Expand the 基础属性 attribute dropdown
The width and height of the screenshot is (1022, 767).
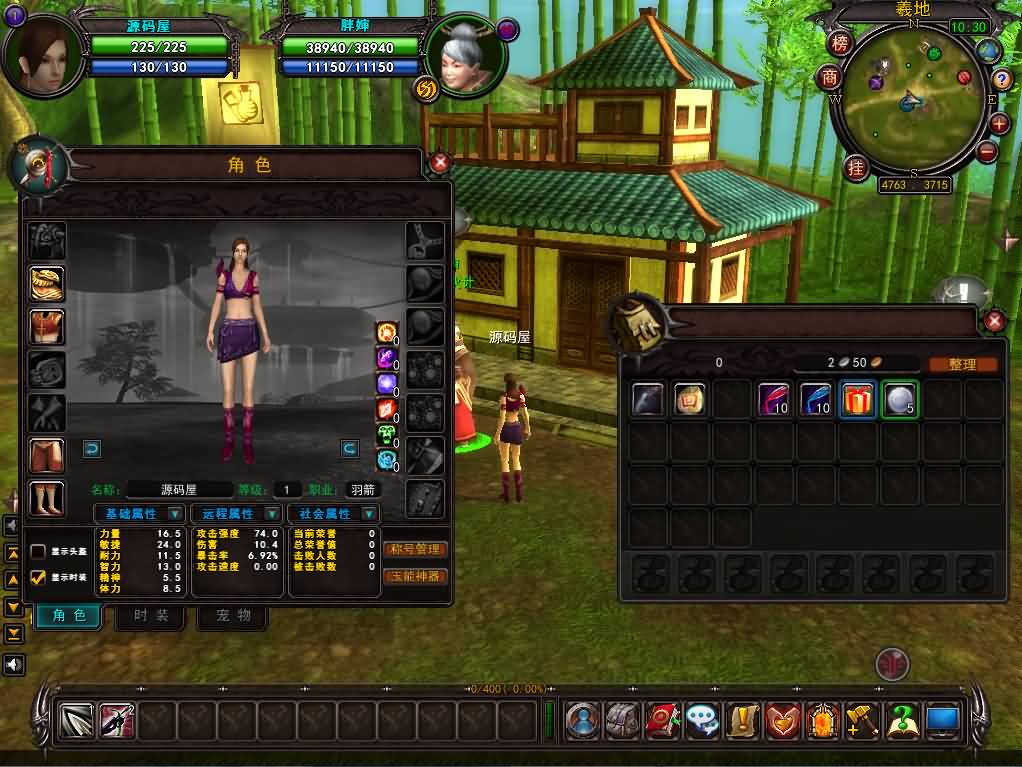[175, 514]
